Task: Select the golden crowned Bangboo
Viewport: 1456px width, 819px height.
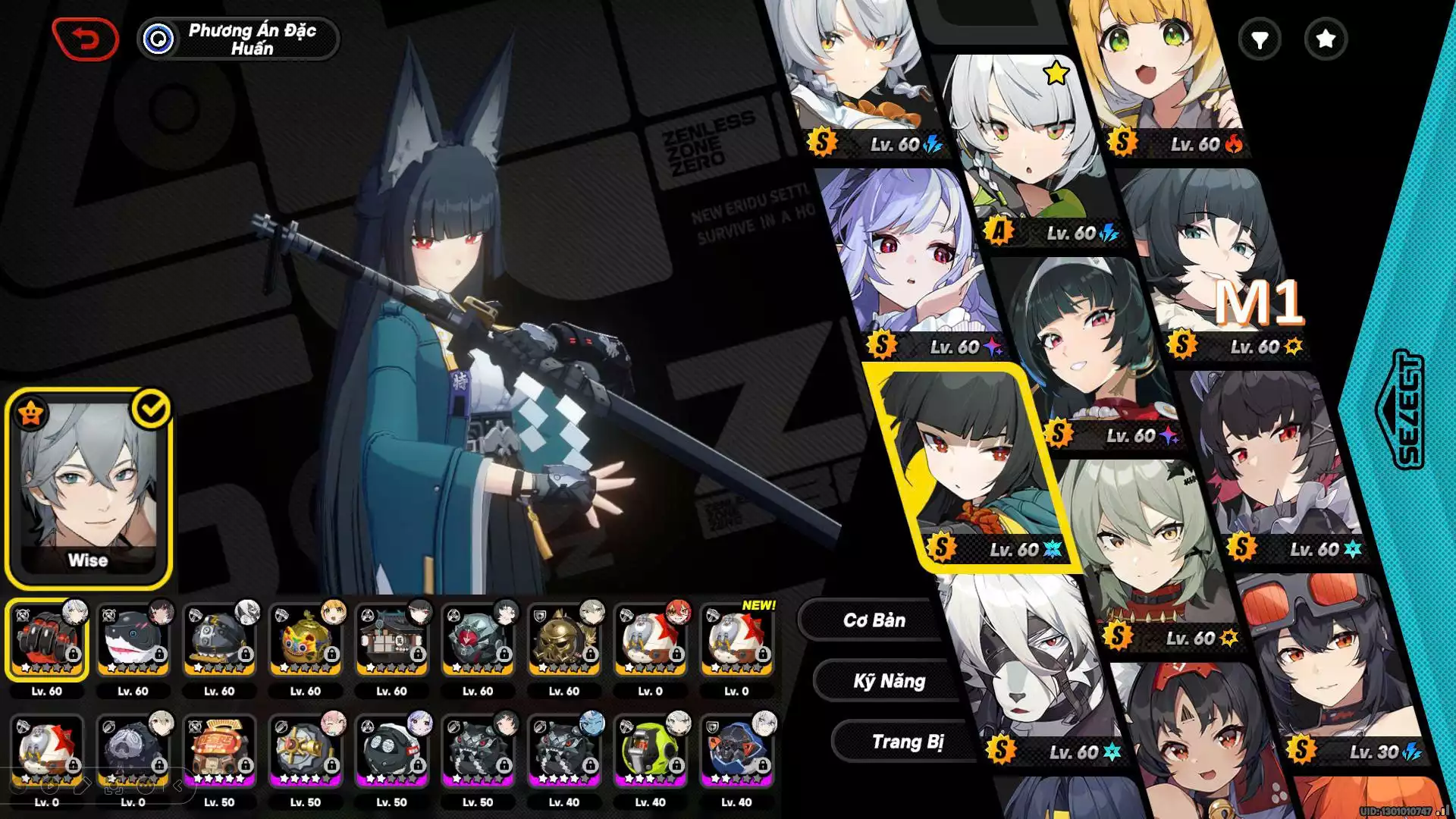Action: (306, 641)
